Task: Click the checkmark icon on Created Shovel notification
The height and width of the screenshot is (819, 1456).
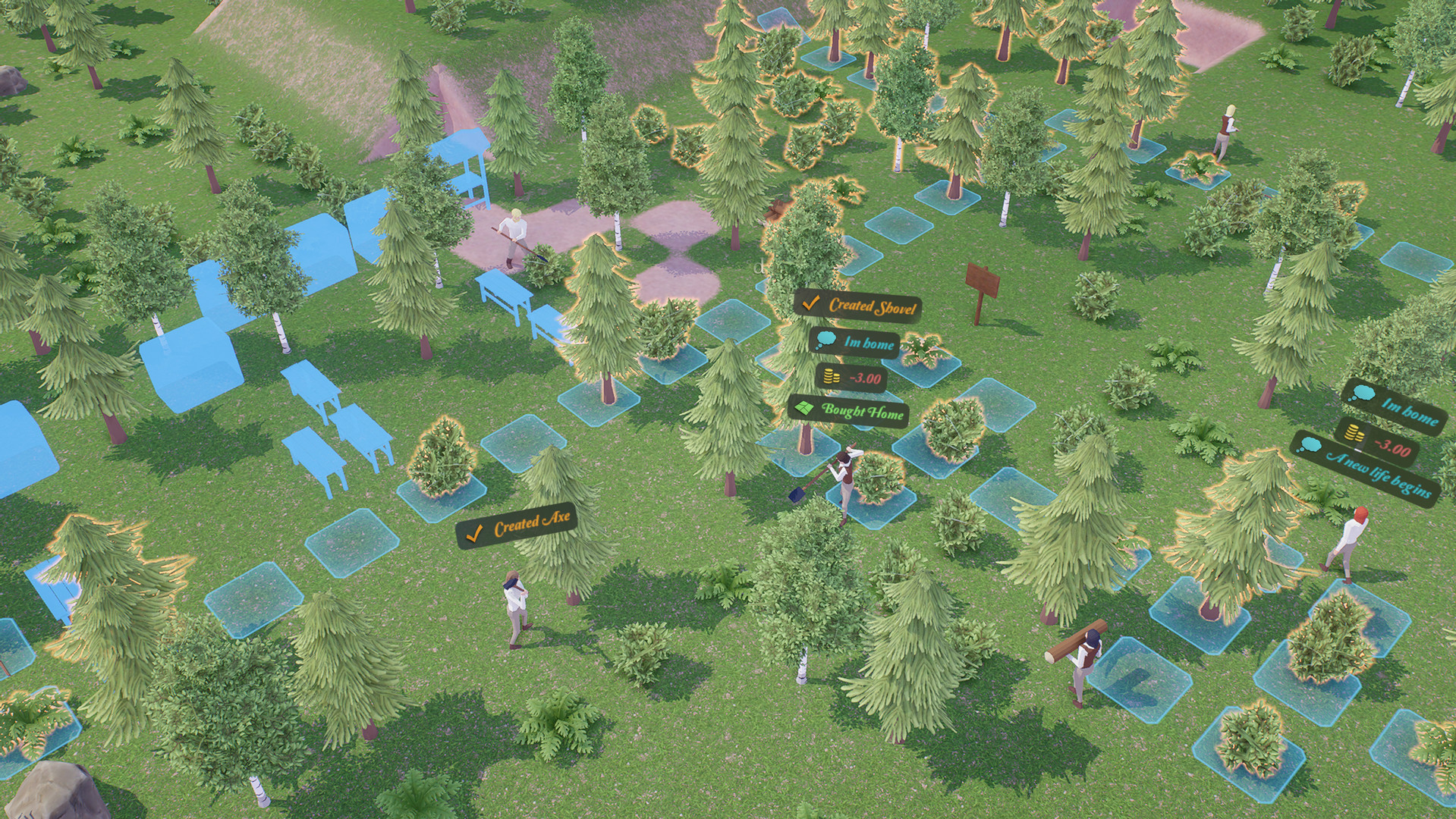Action: [x=812, y=306]
